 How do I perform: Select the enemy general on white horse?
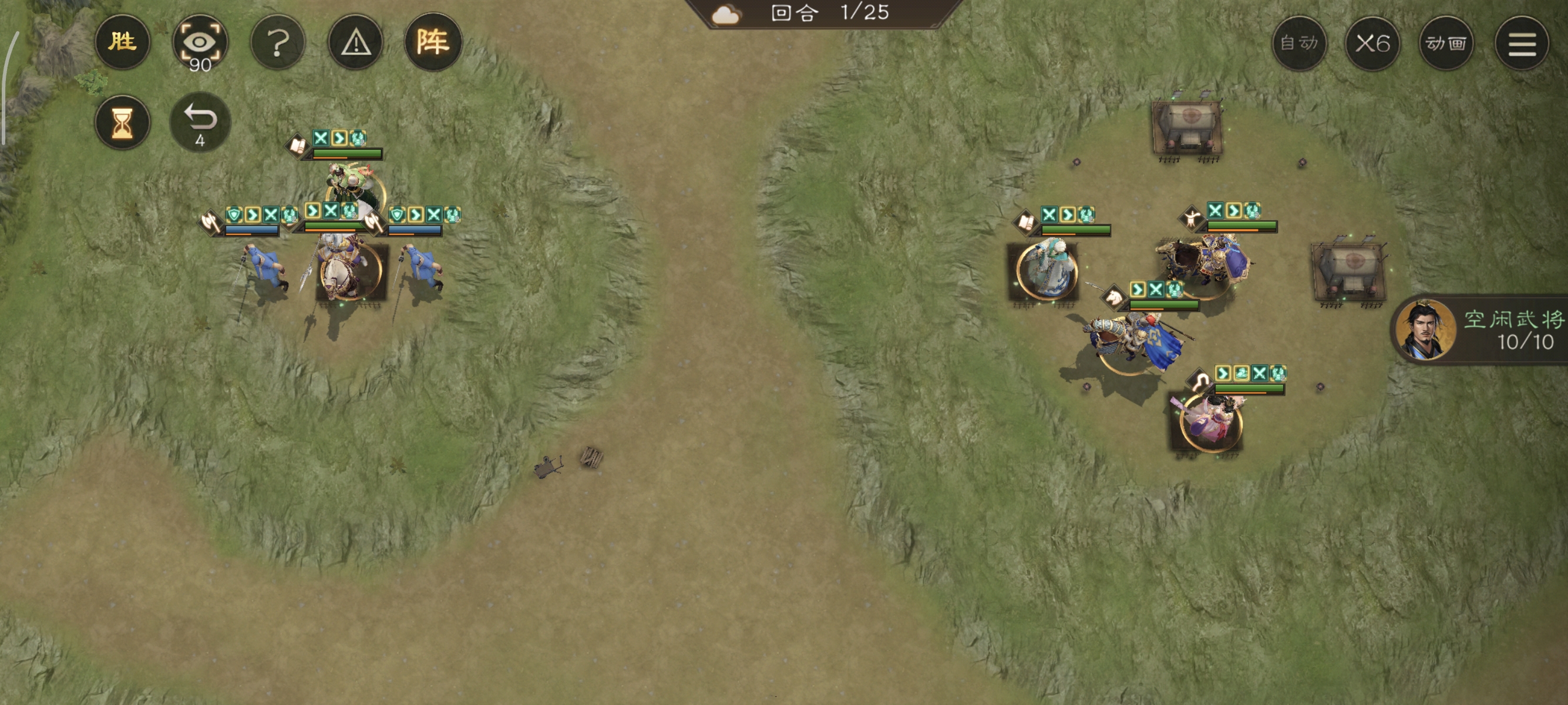pos(350,271)
